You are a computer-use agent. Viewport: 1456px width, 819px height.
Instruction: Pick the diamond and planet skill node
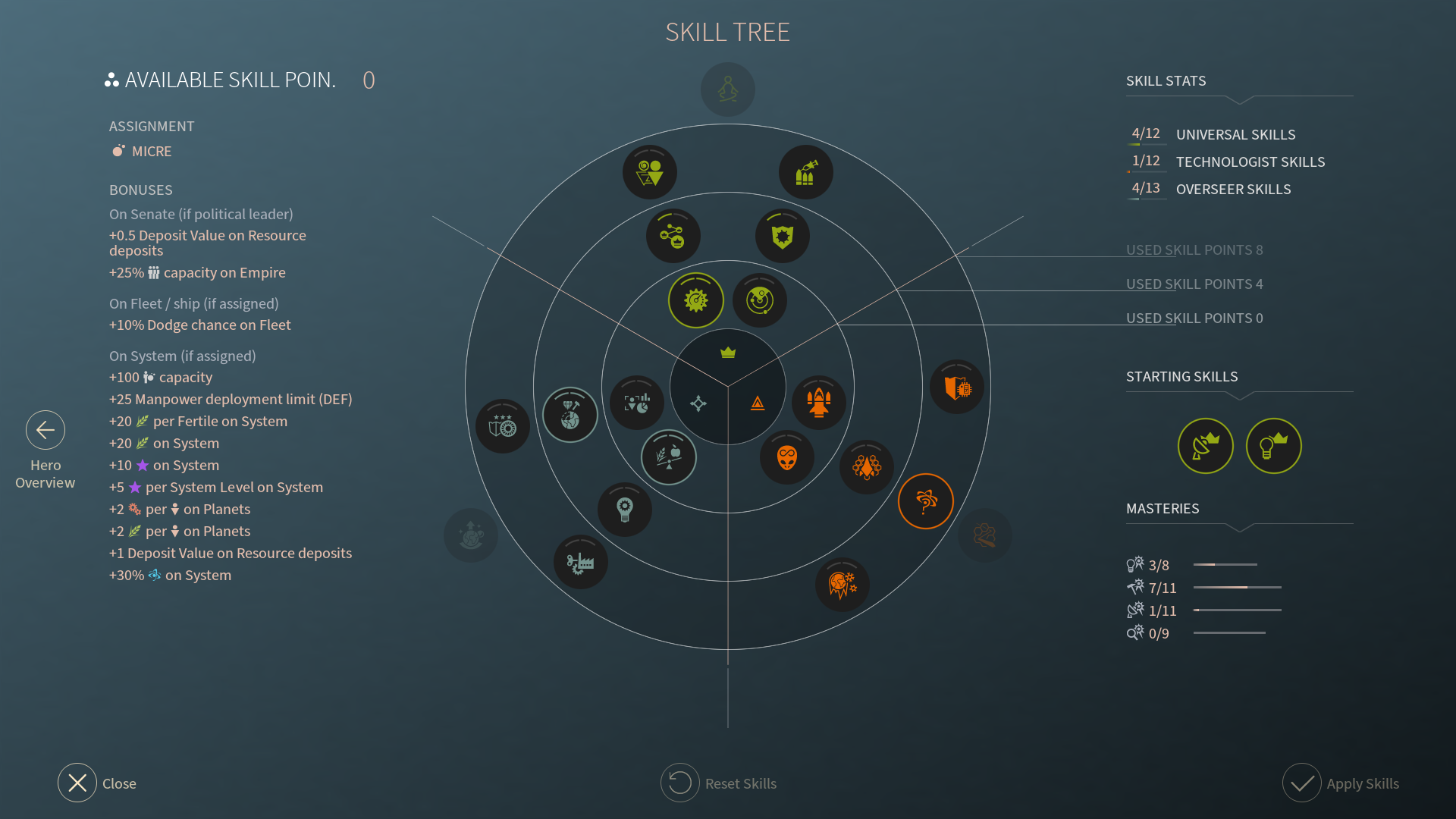pos(570,415)
